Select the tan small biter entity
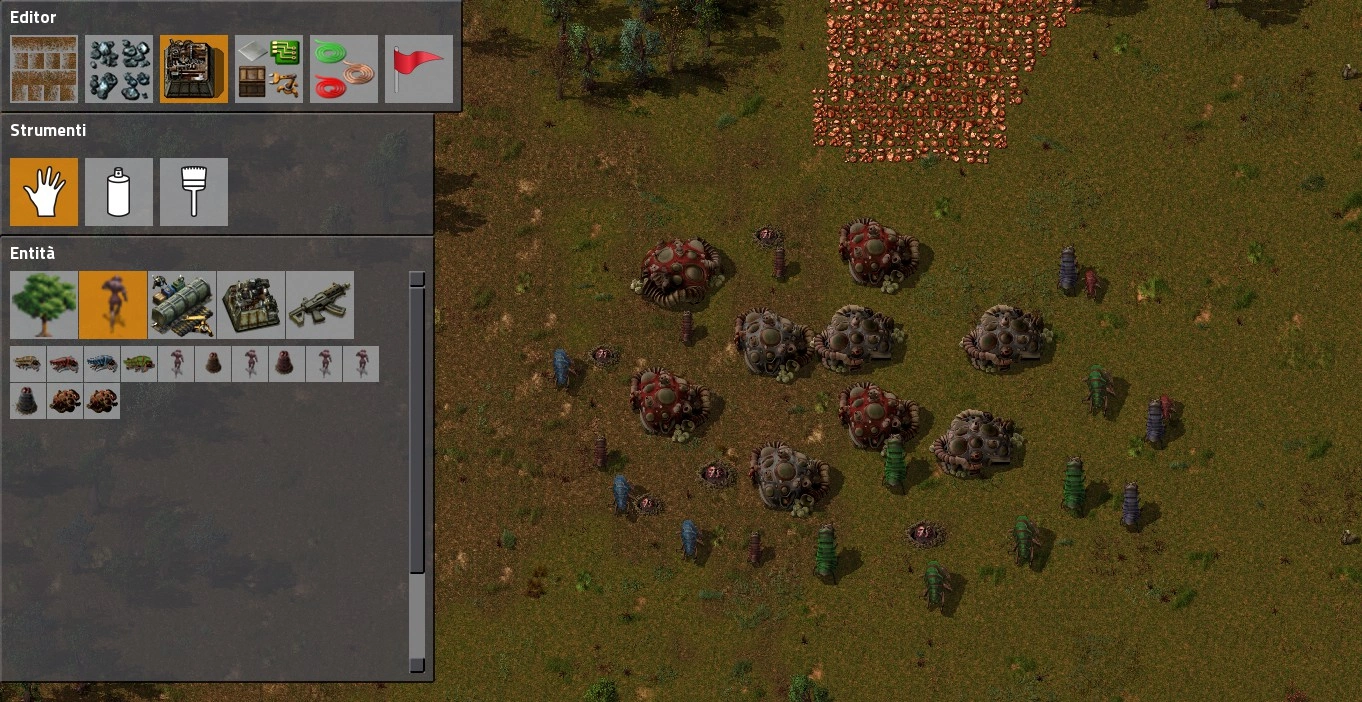Viewport: 1362px width, 702px height. coord(27,364)
